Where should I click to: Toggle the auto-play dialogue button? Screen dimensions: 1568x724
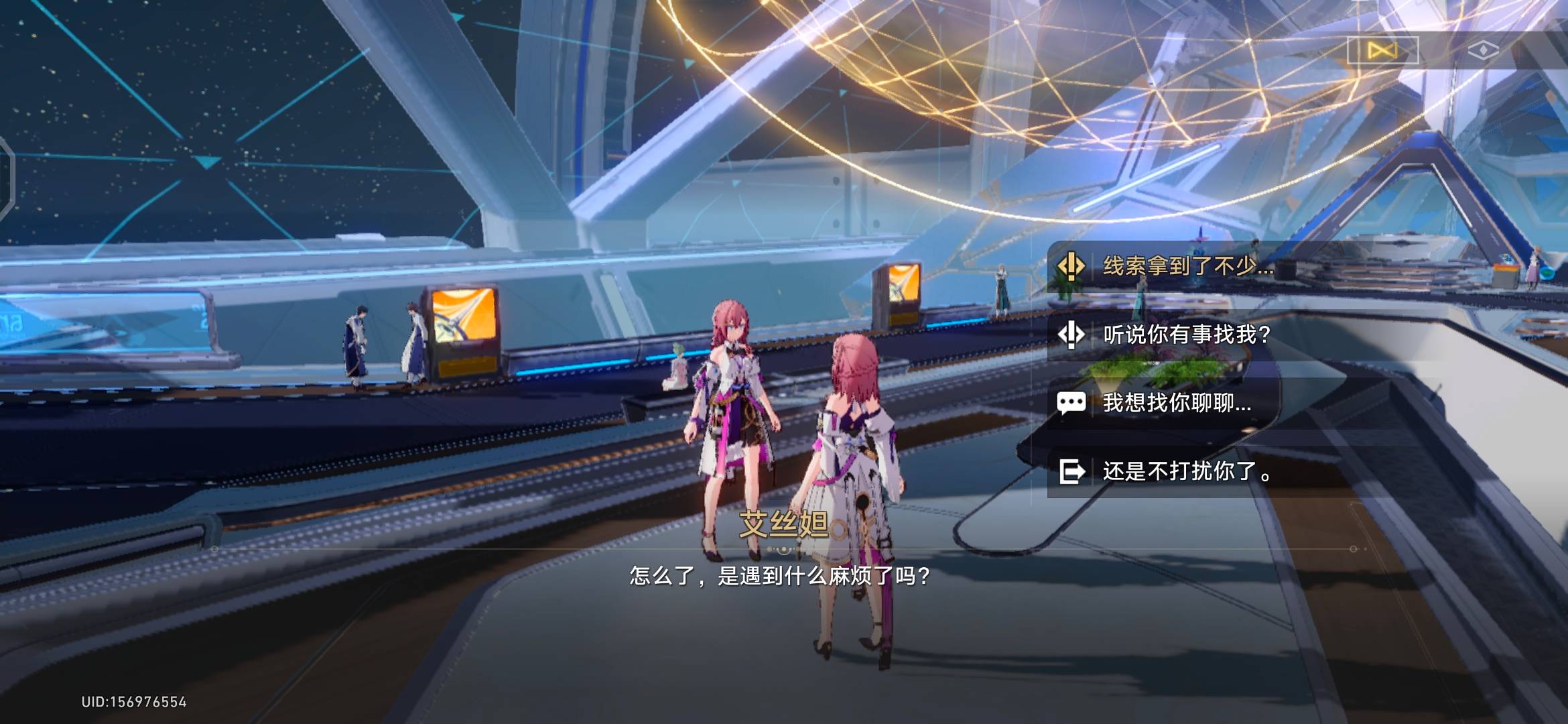(1382, 50)
